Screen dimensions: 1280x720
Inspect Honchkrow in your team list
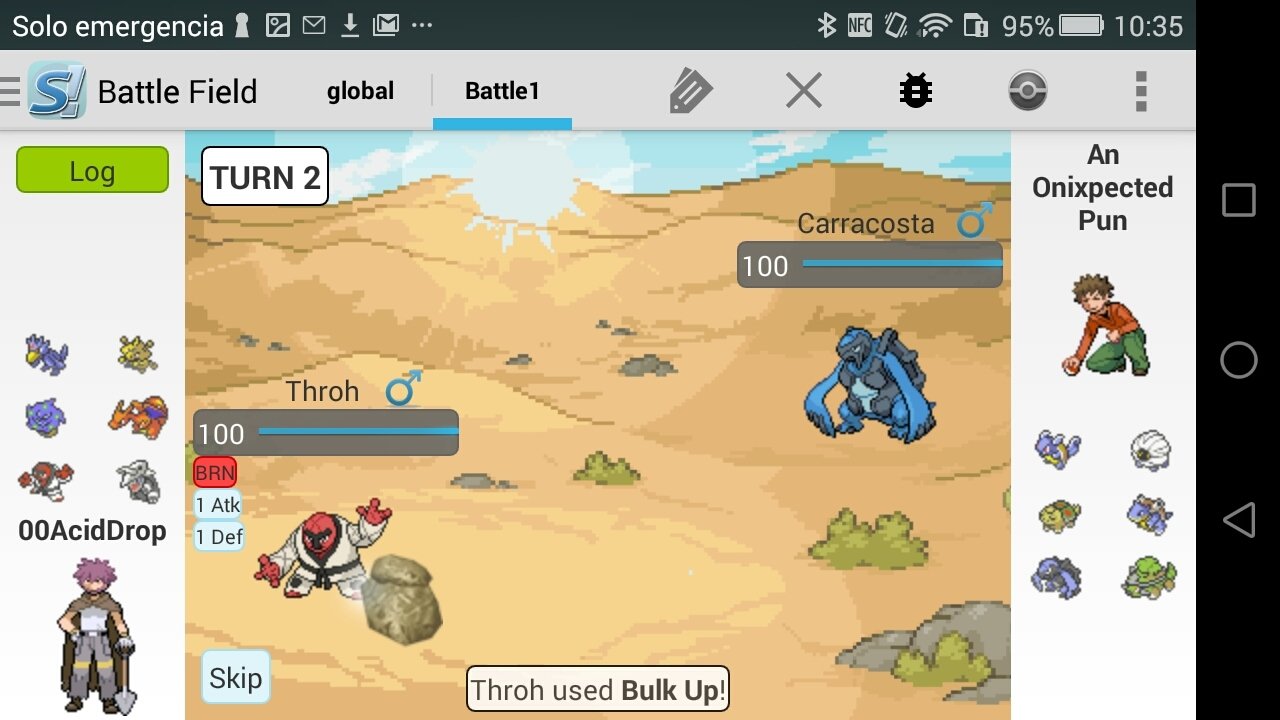pos(46,354)
